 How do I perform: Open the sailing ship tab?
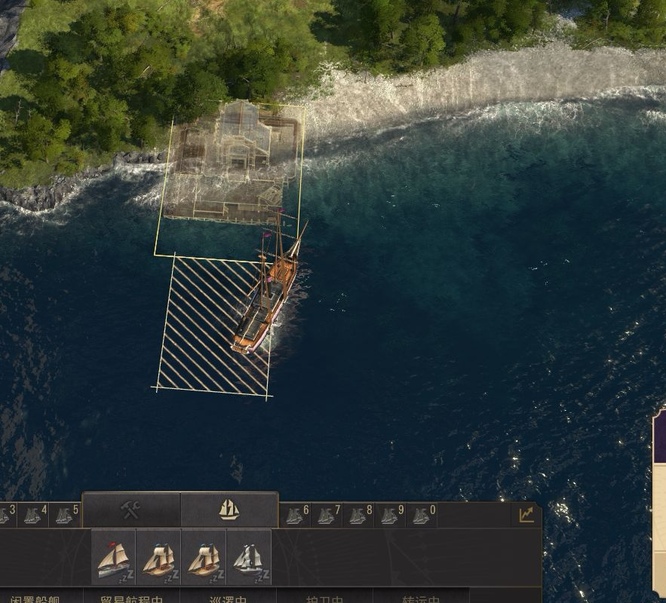click(229, 510)
